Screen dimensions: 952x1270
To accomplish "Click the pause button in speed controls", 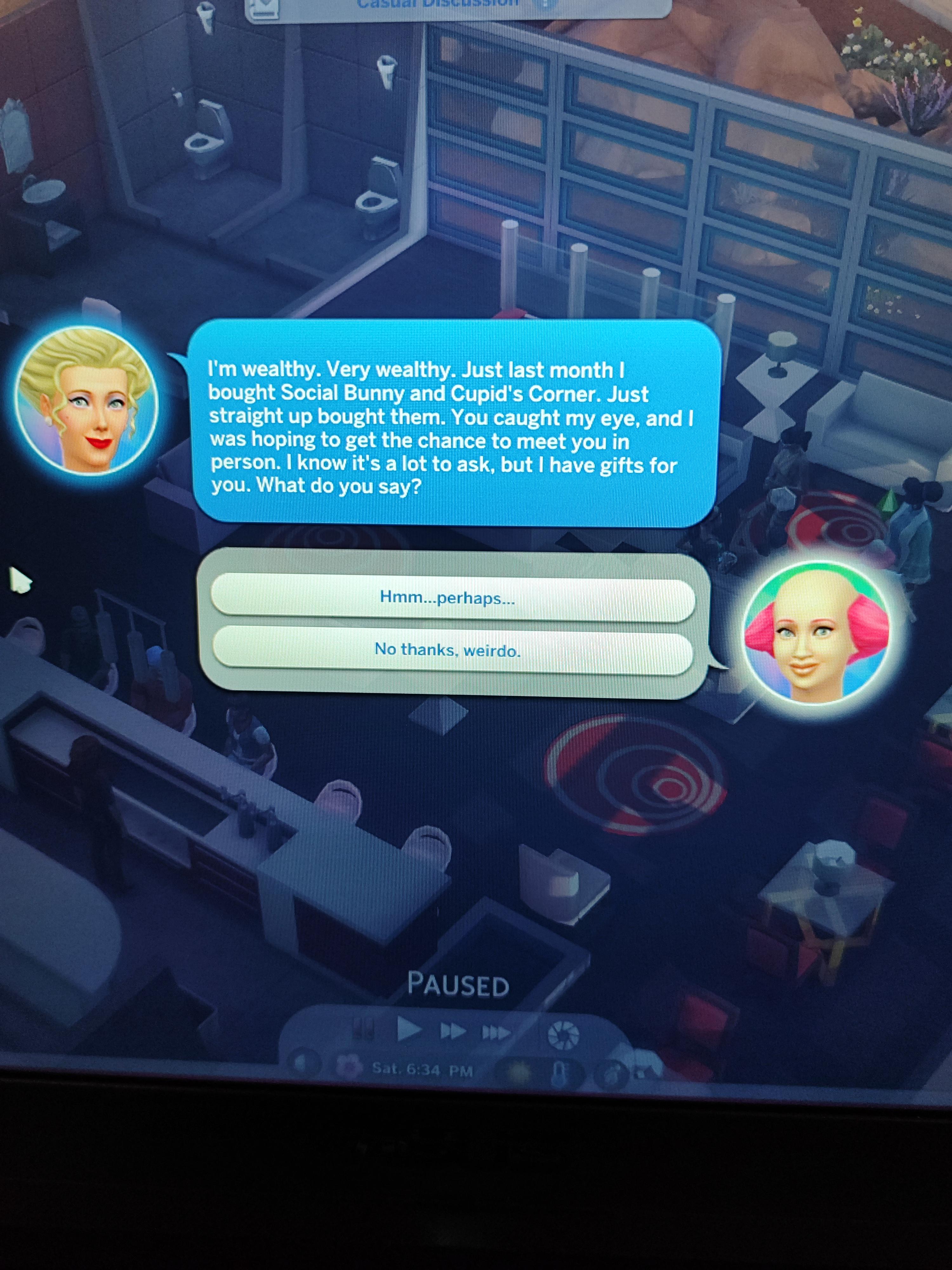I will pyautogui.click(x=364, y=1029).
